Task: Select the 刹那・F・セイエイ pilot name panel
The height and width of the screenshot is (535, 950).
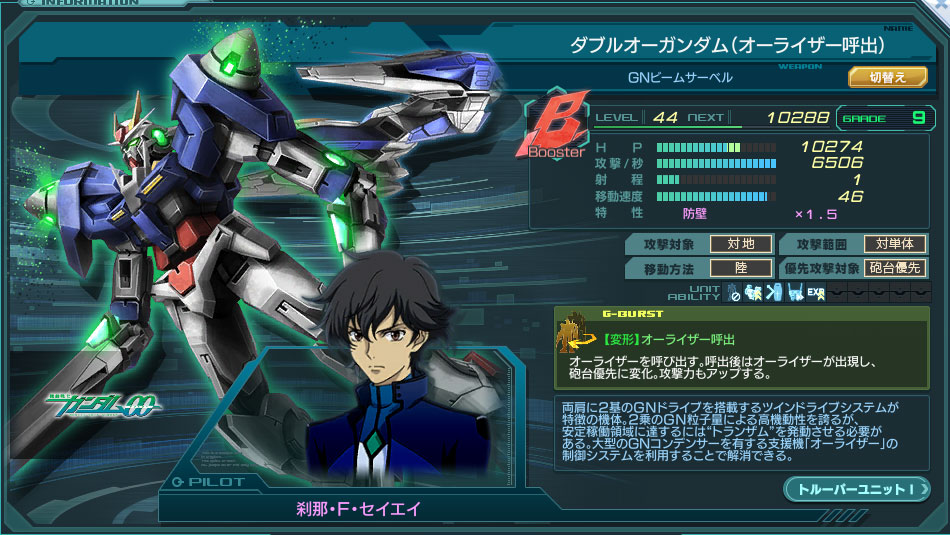Action: [x=359, y=509]
